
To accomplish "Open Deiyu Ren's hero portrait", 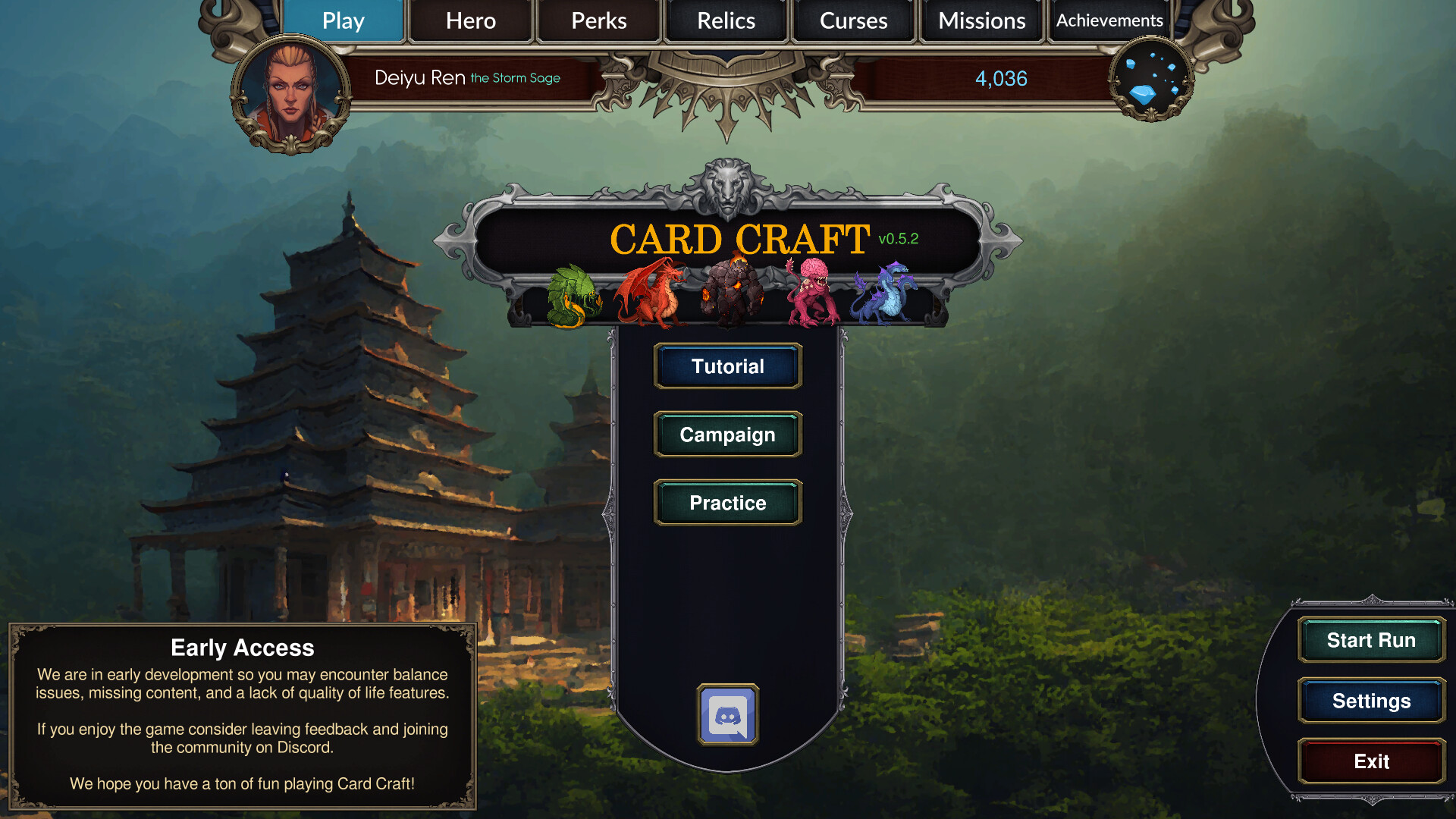I will click(290, 91).
